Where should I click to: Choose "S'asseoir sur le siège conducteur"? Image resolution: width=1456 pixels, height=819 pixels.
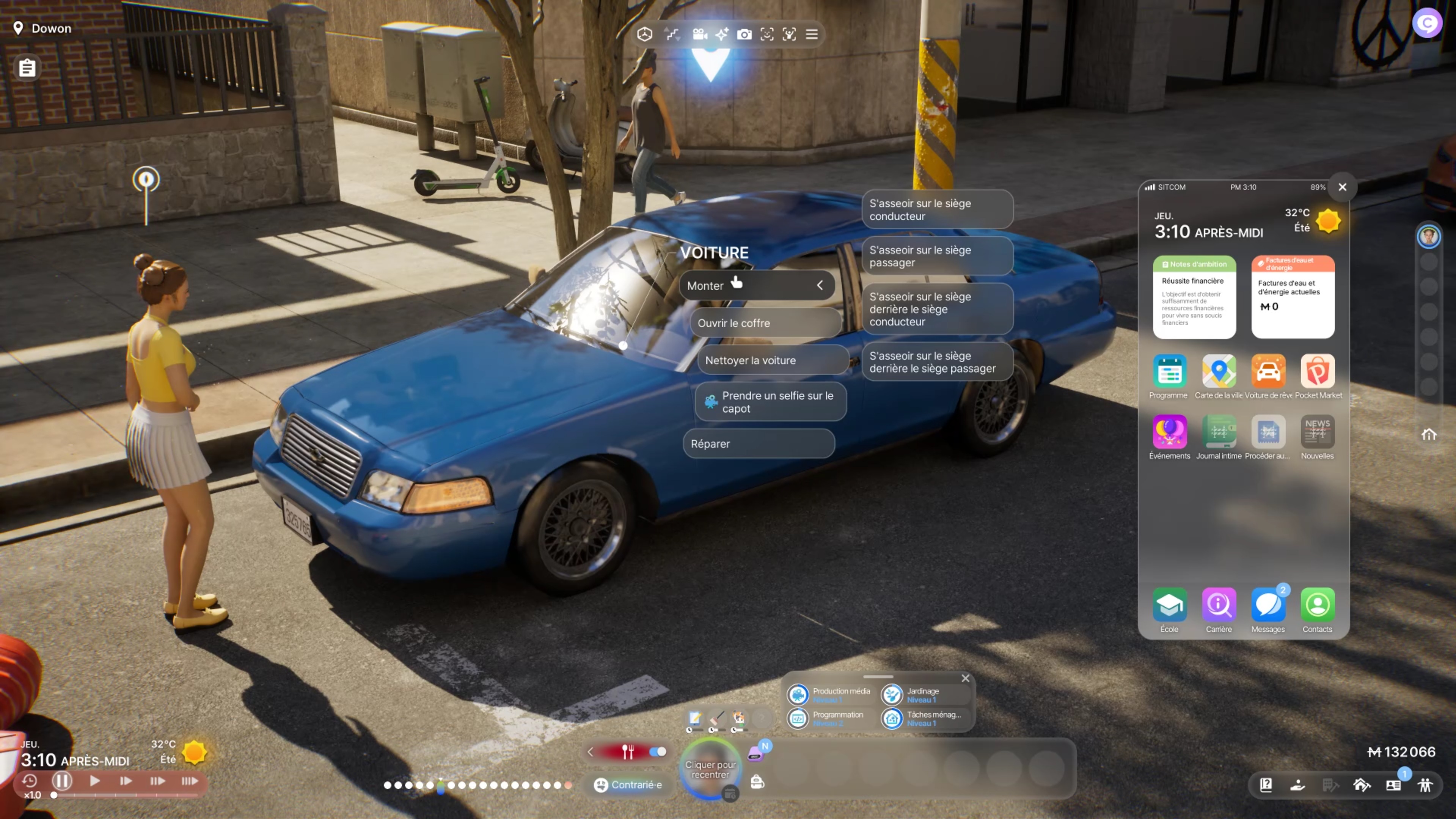coord(936,210)
